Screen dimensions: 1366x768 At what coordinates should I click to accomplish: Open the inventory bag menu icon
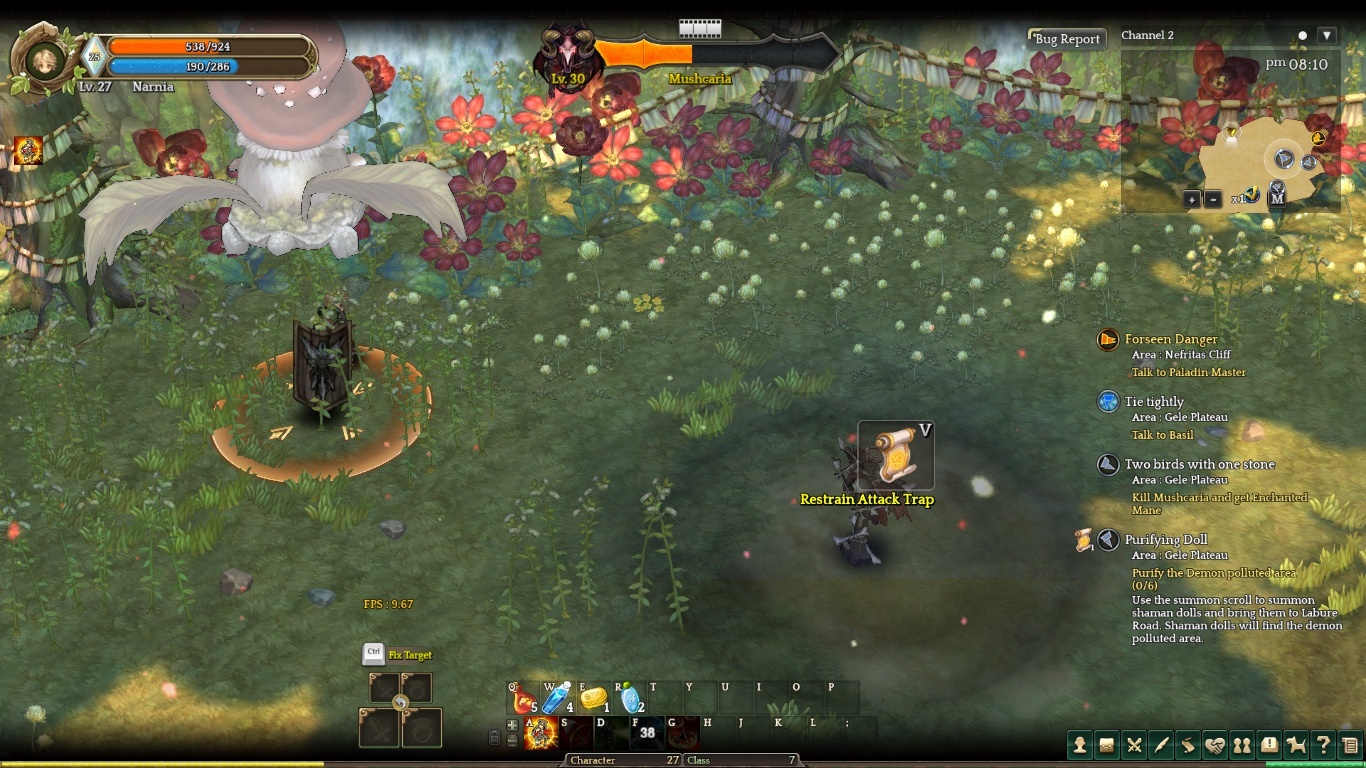point(1107,745)
